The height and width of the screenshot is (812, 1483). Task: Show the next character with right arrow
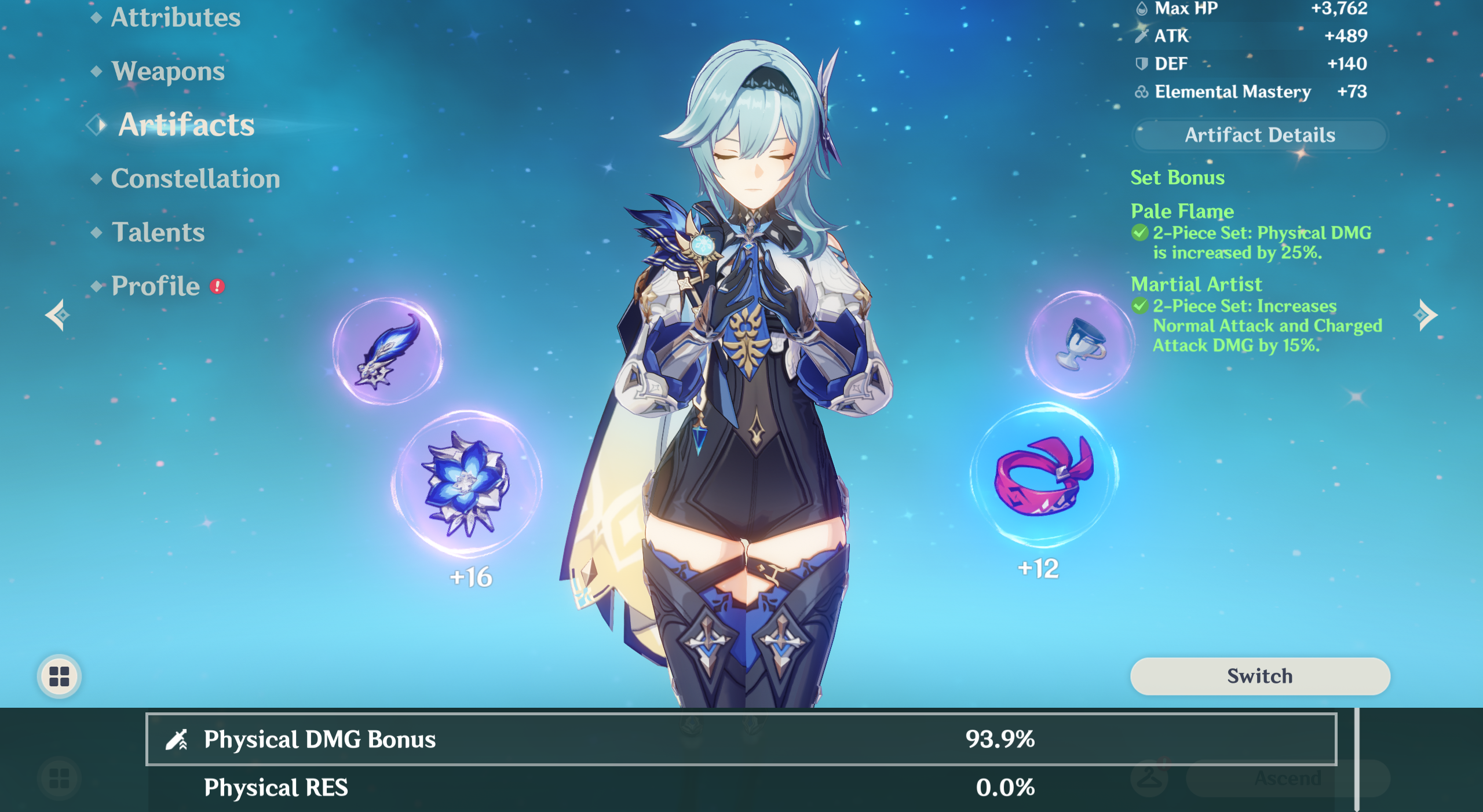click(1425, 315)
